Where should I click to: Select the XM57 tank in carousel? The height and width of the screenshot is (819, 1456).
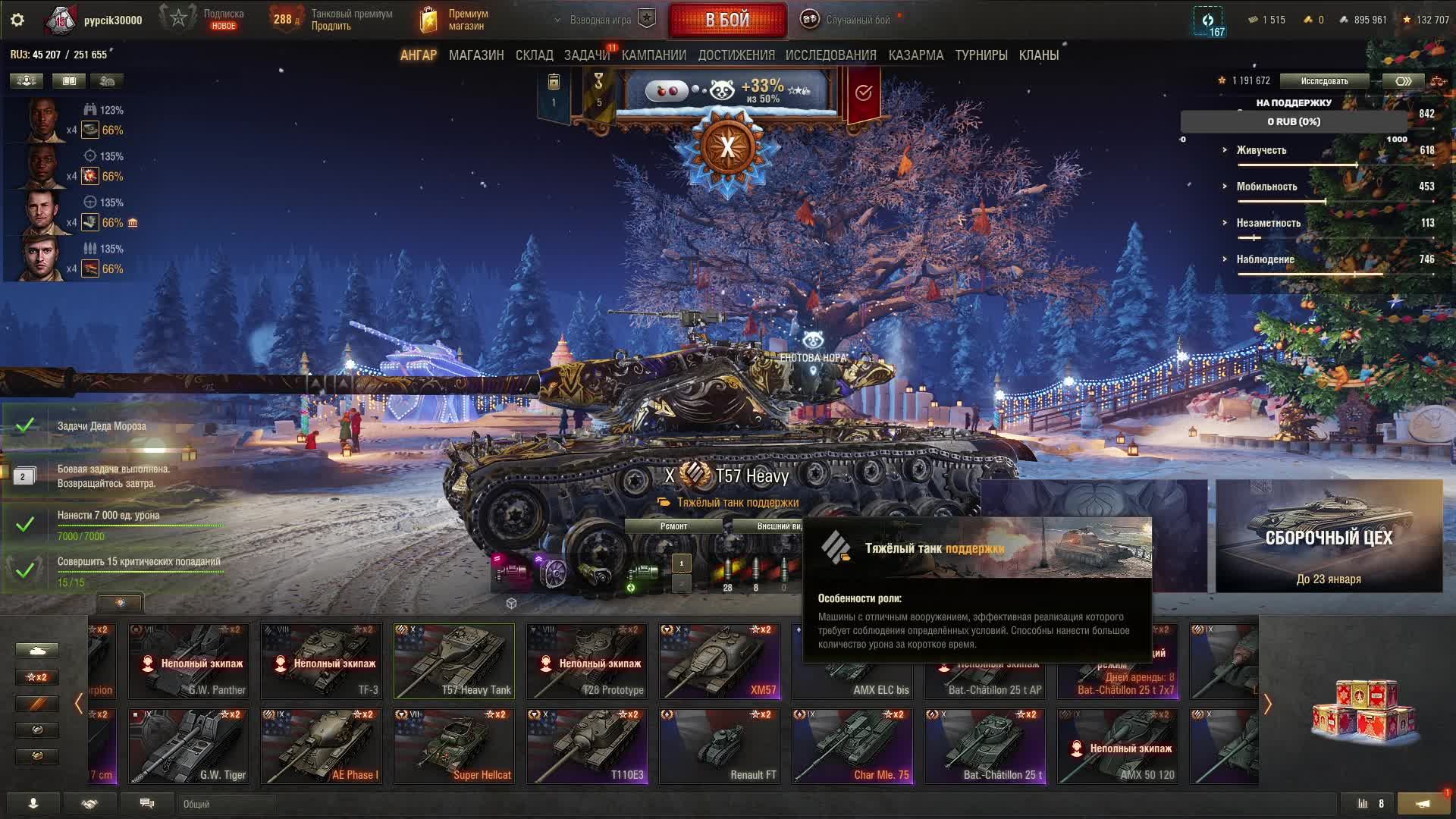[x=720, y=661]
